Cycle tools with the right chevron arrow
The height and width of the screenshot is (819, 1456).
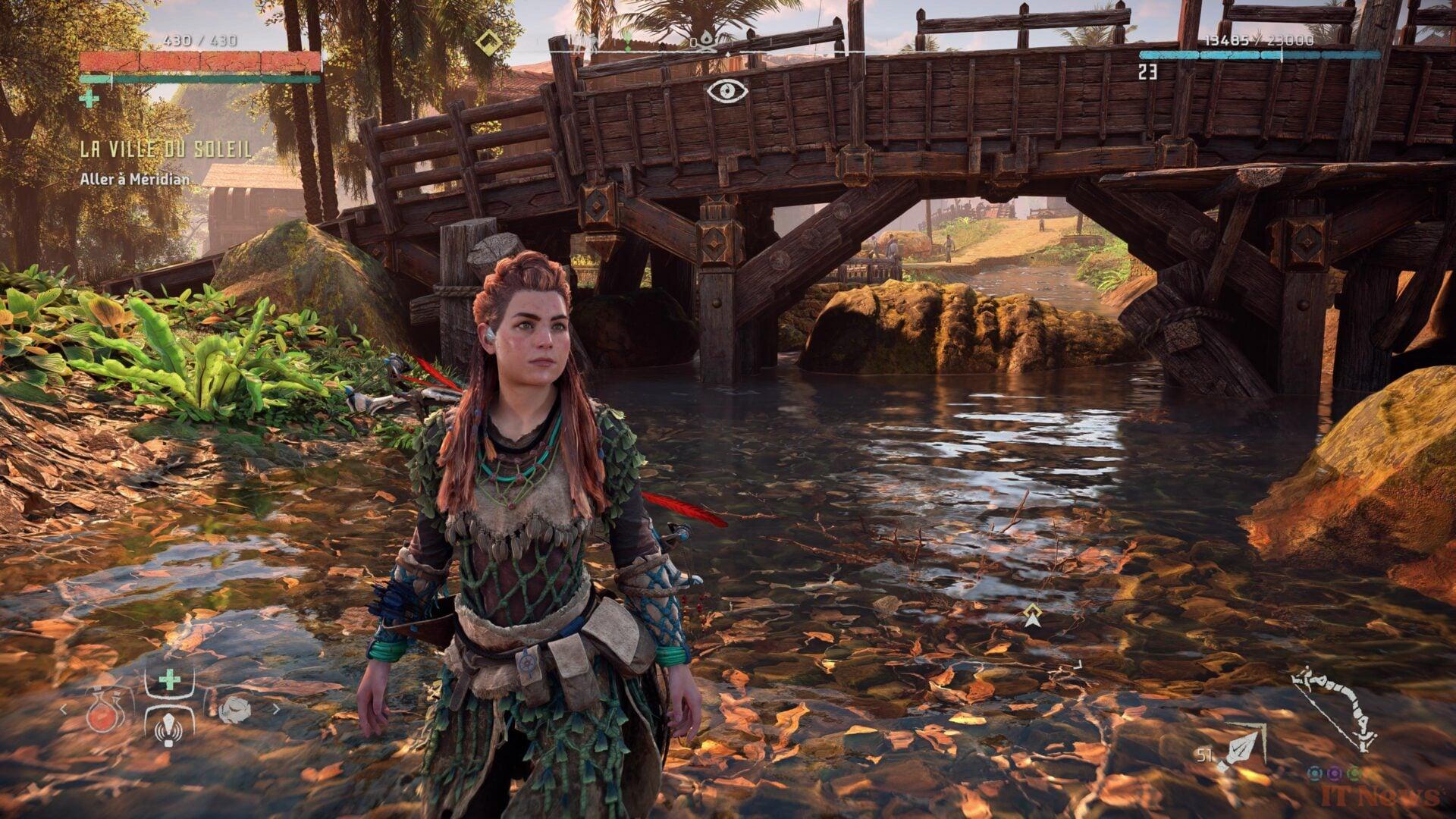(276, 710)
